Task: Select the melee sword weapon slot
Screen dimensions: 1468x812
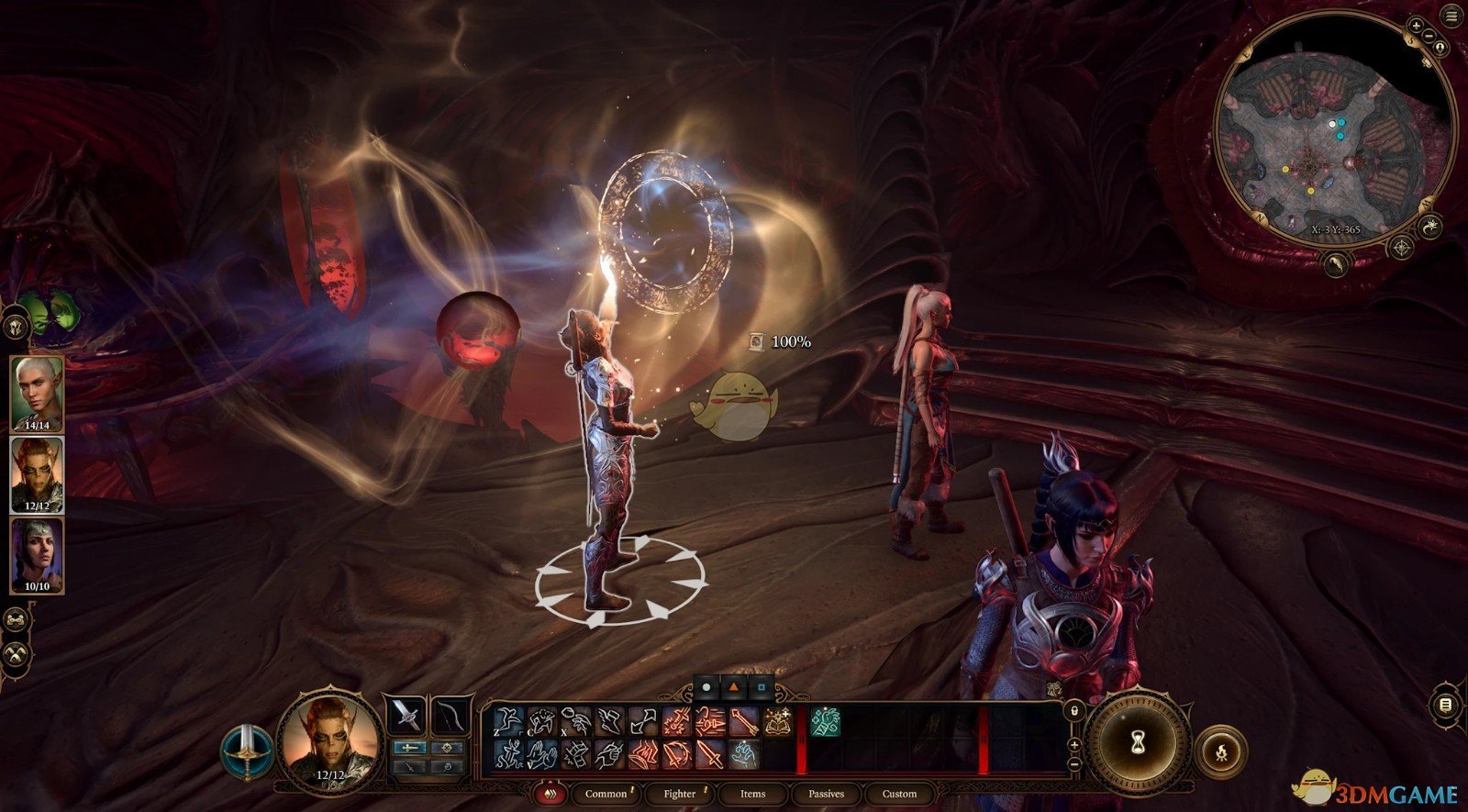Action: coord(406,717)
